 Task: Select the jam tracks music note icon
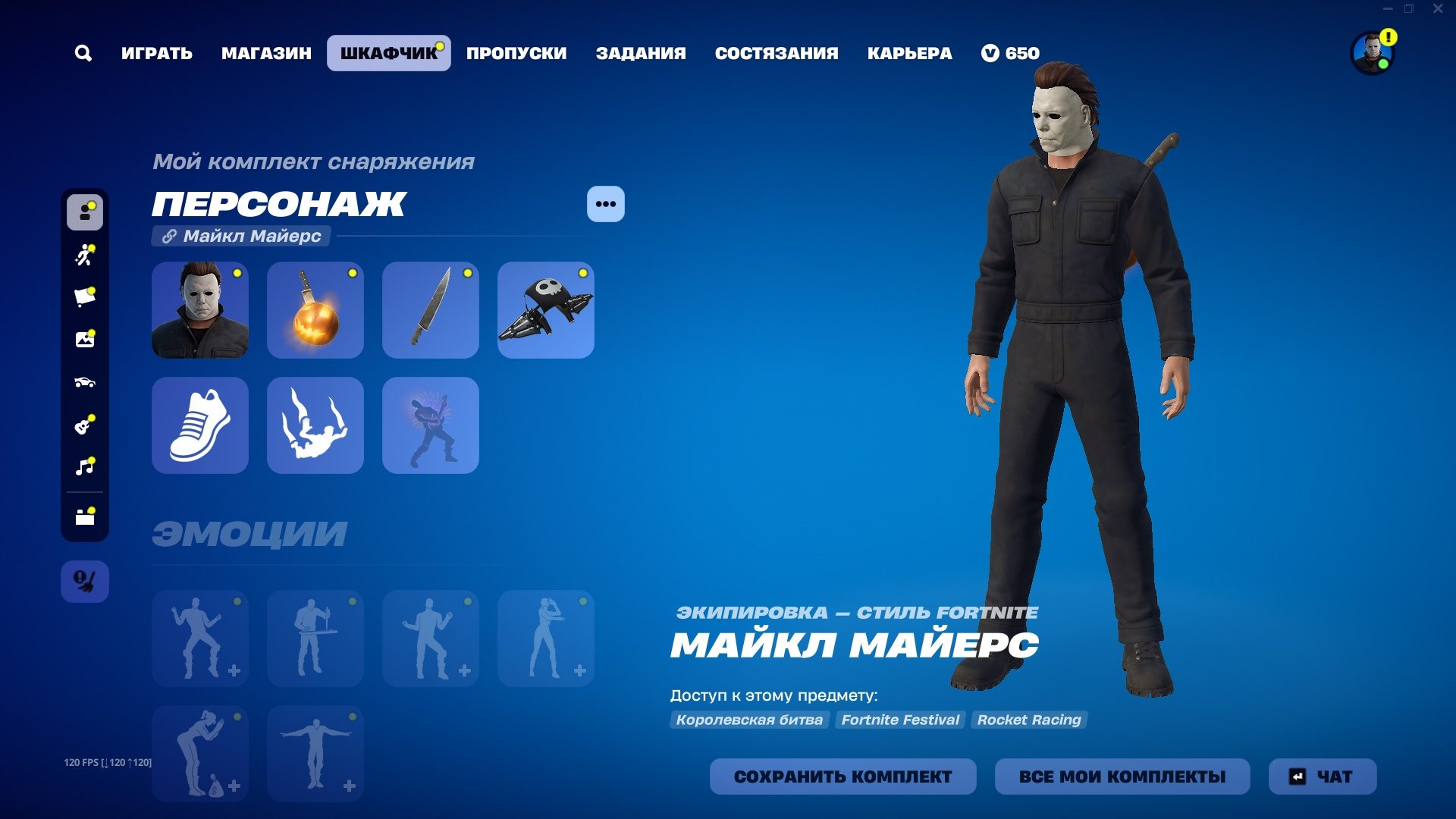85,467
